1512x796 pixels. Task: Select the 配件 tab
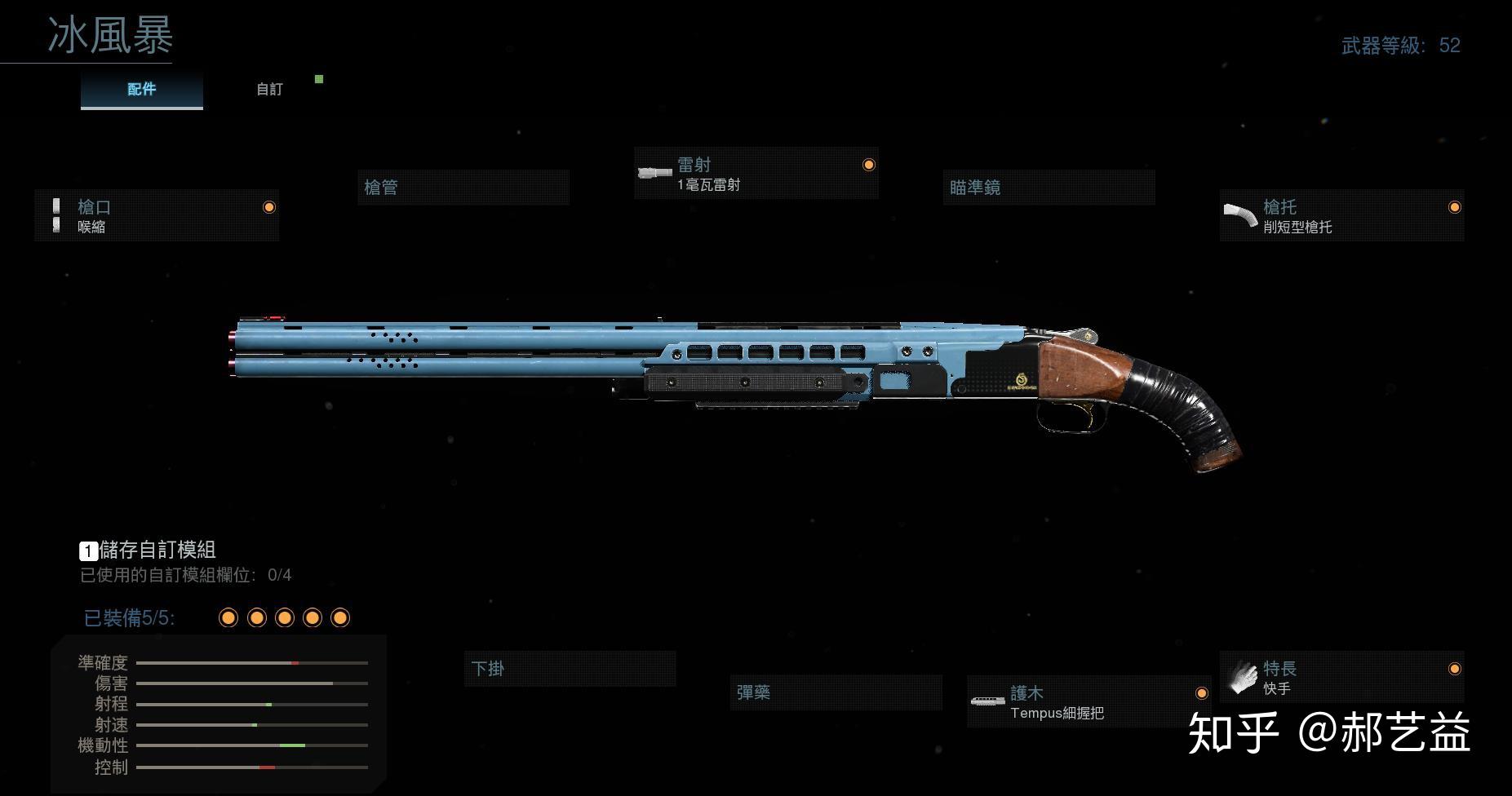tap(140, 89)
